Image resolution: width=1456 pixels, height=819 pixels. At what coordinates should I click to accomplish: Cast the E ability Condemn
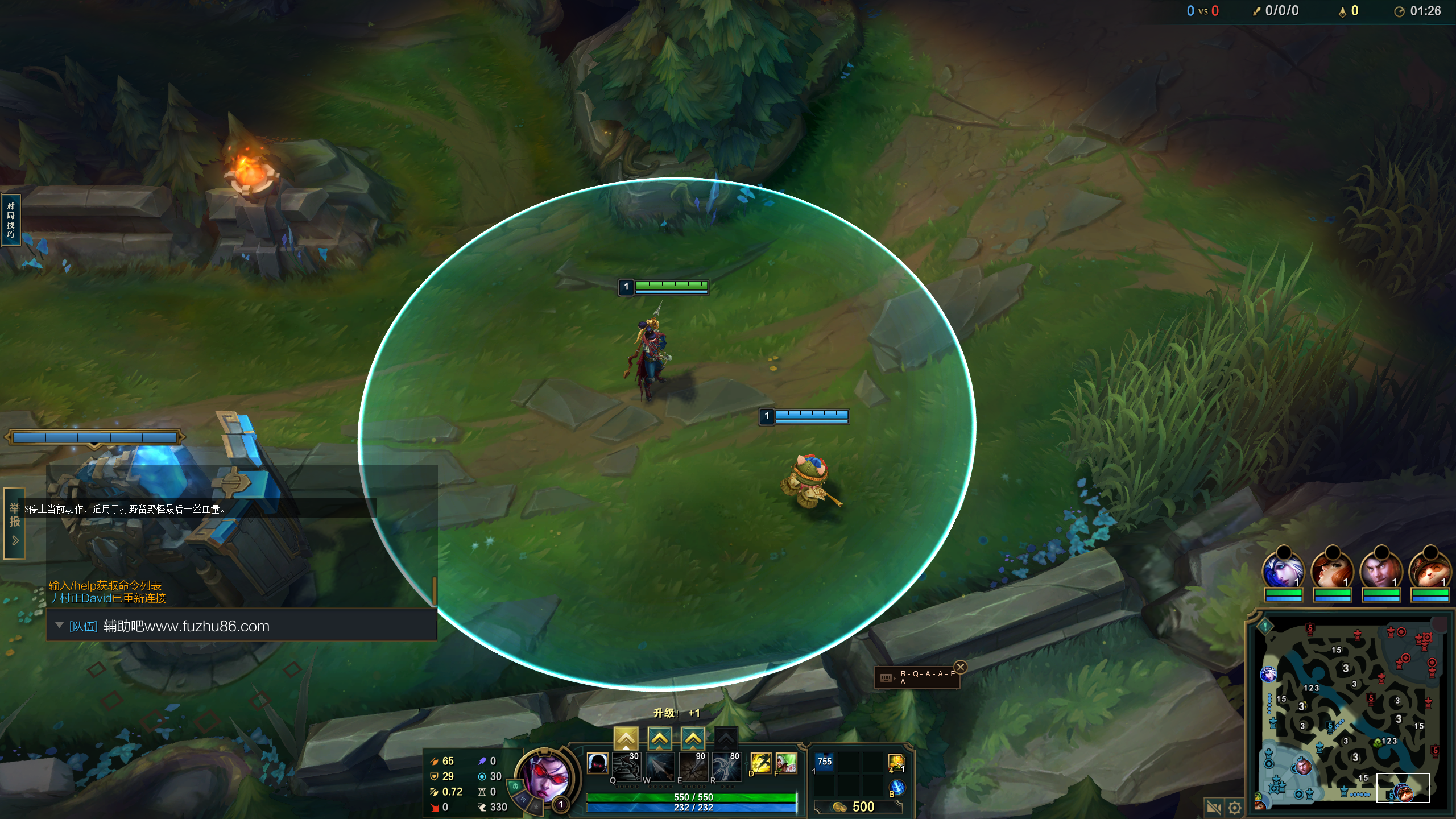point(693,767)
